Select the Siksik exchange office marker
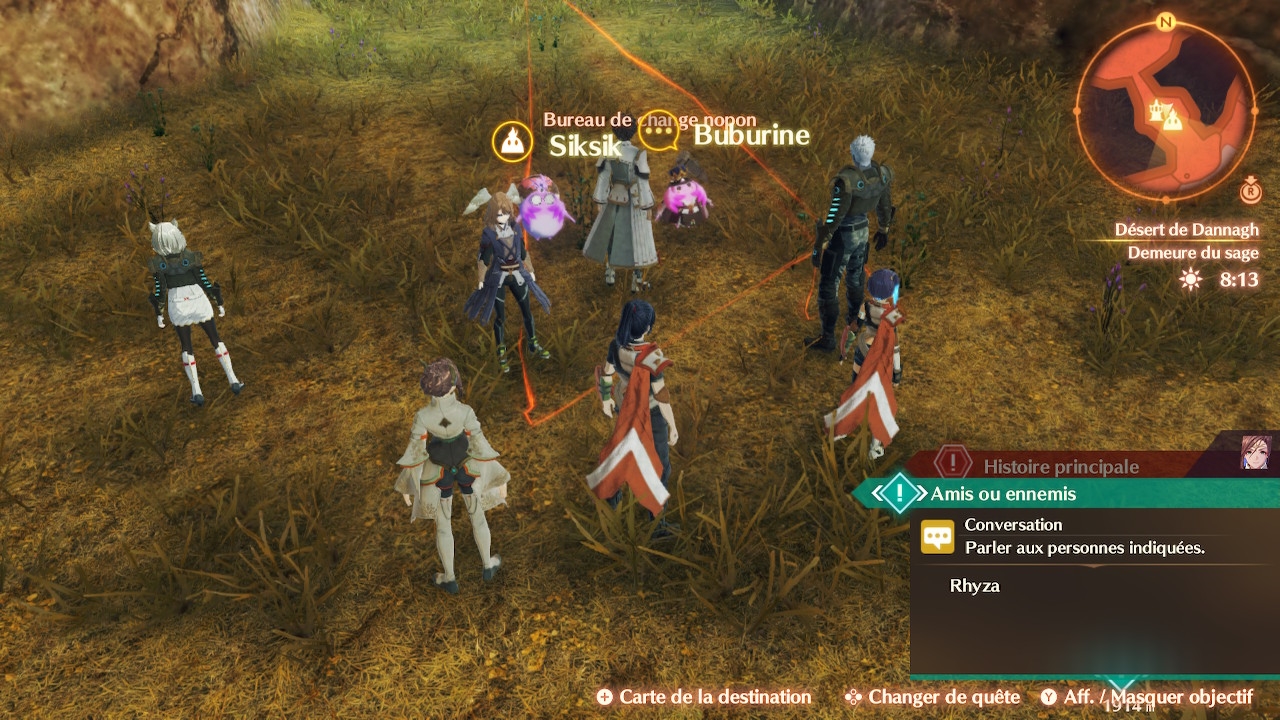The image size is (1280, 720). tap(511, 142)
